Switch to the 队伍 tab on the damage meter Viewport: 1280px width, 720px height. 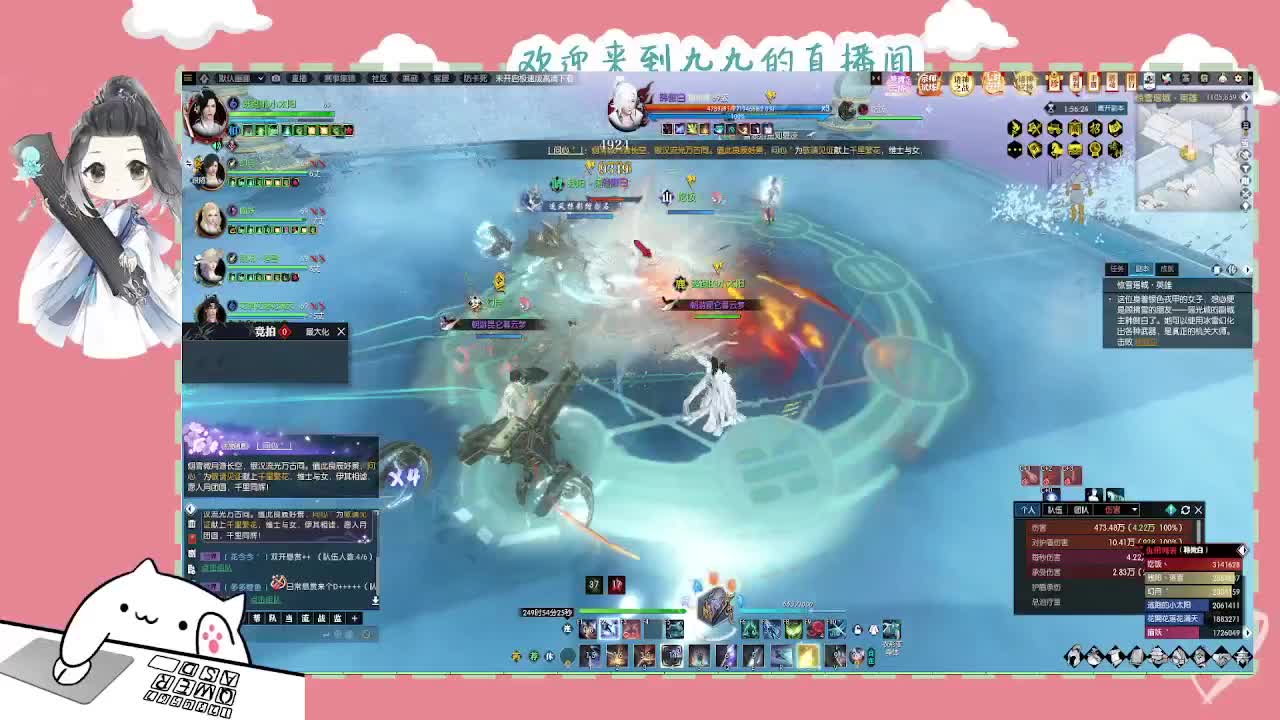(x=1055, y=511)
